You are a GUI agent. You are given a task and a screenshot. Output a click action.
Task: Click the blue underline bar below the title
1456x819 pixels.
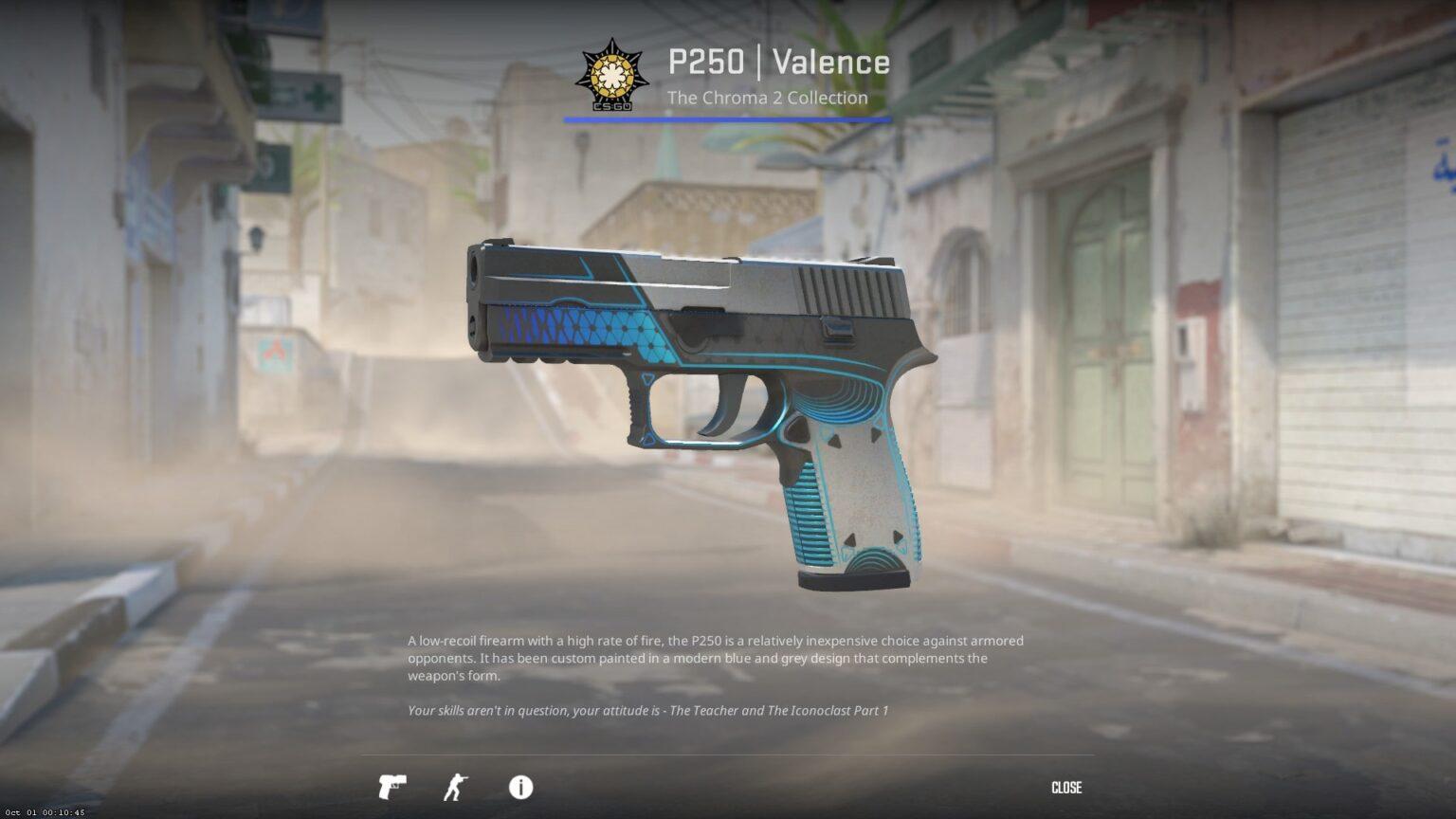(728, 118)
